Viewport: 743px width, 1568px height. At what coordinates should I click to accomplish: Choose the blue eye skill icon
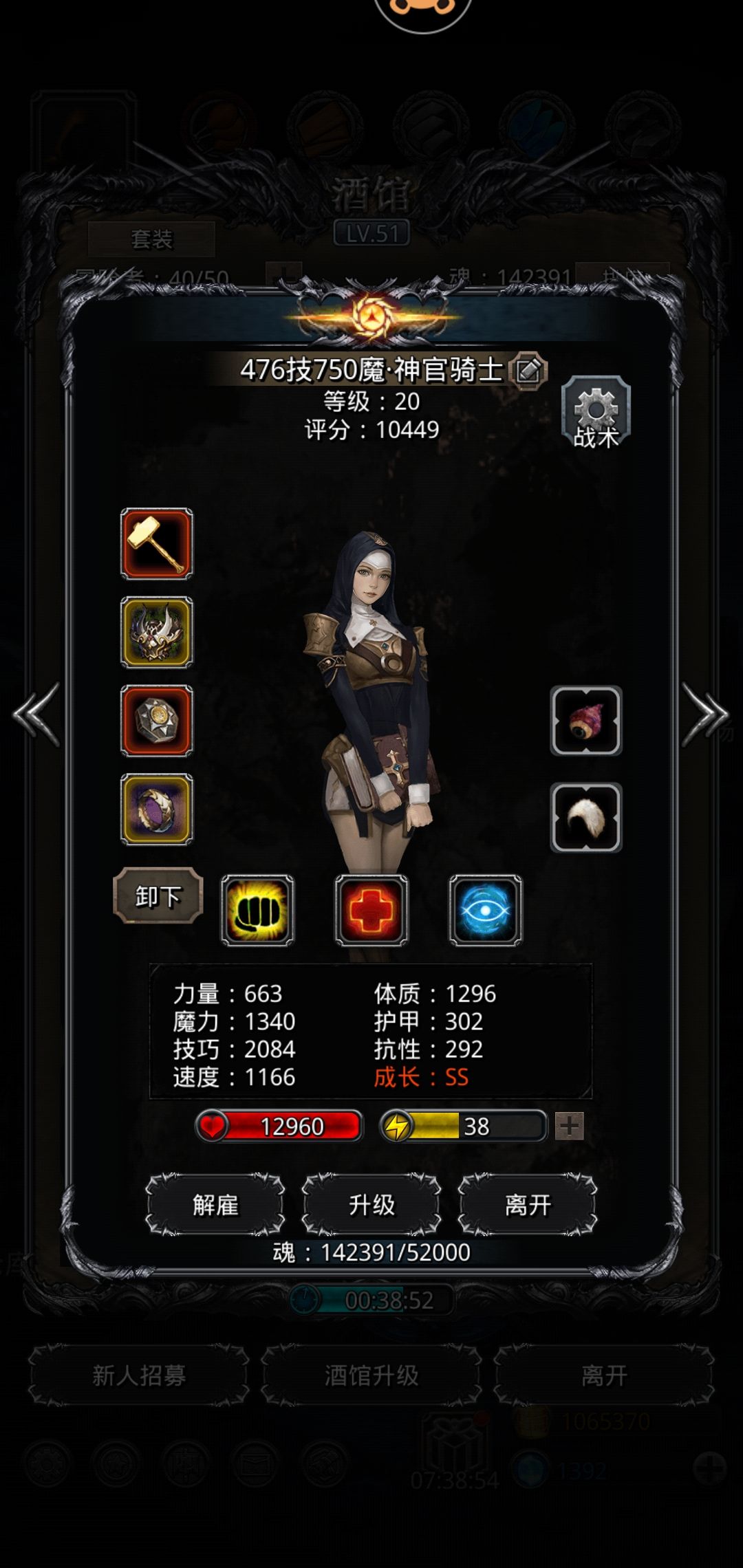point(486,911)
